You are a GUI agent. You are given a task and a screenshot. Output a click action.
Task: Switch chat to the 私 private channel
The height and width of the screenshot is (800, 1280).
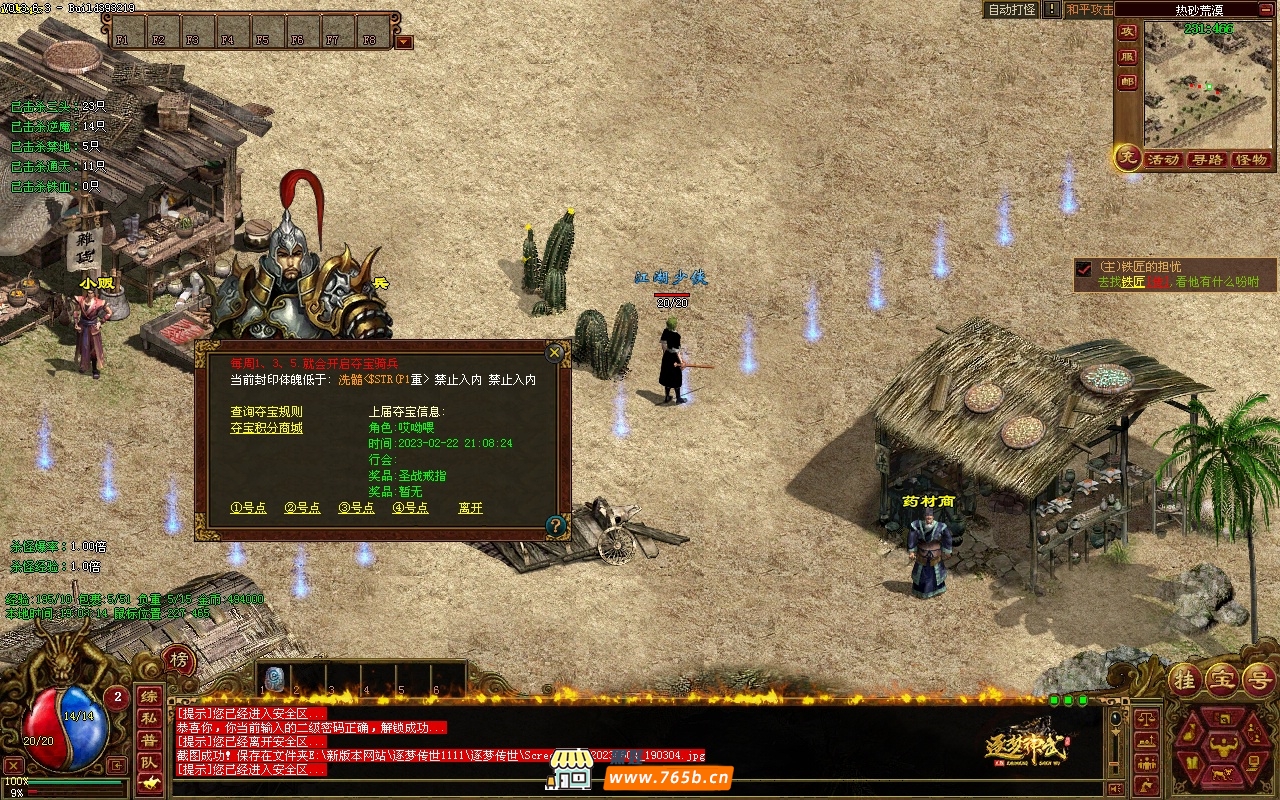[x=148, y=717]
